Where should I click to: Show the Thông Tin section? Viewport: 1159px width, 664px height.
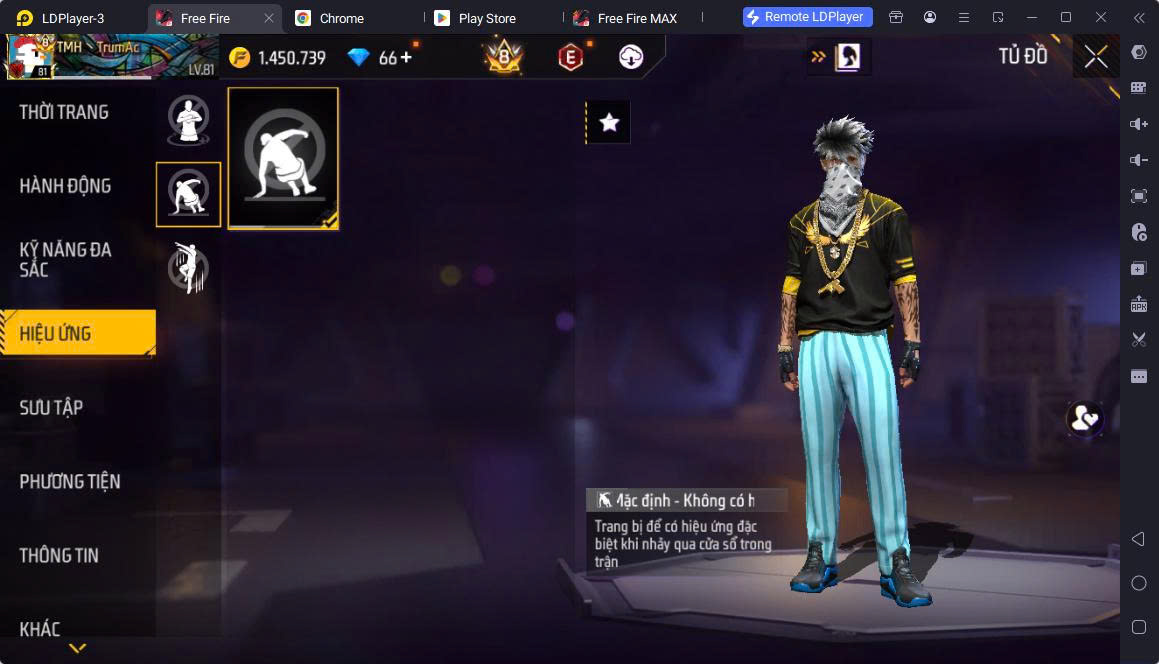[59, 555]
